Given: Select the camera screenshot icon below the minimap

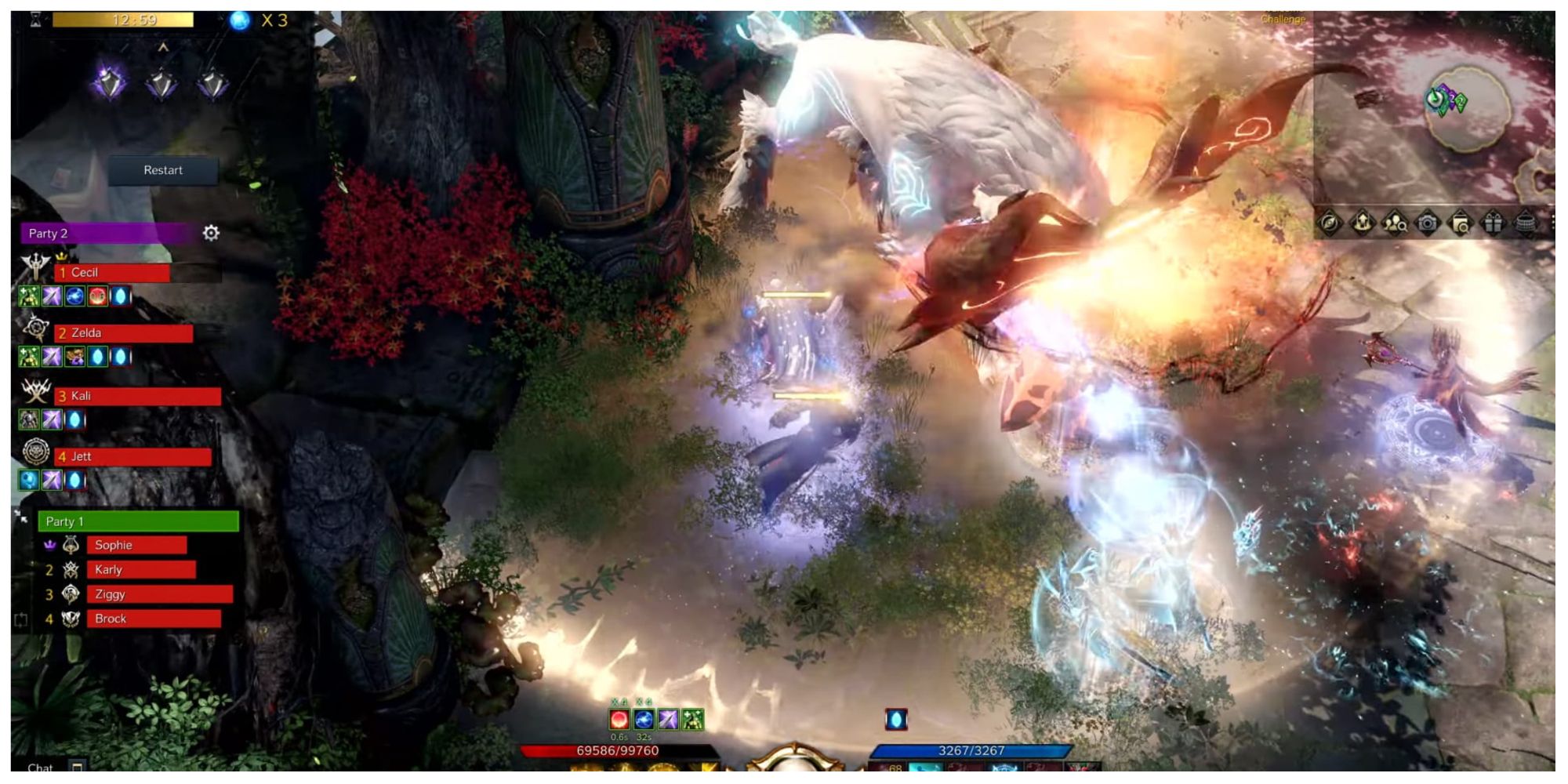Looking at the screenshot, I should click(x=1427, y=223).
